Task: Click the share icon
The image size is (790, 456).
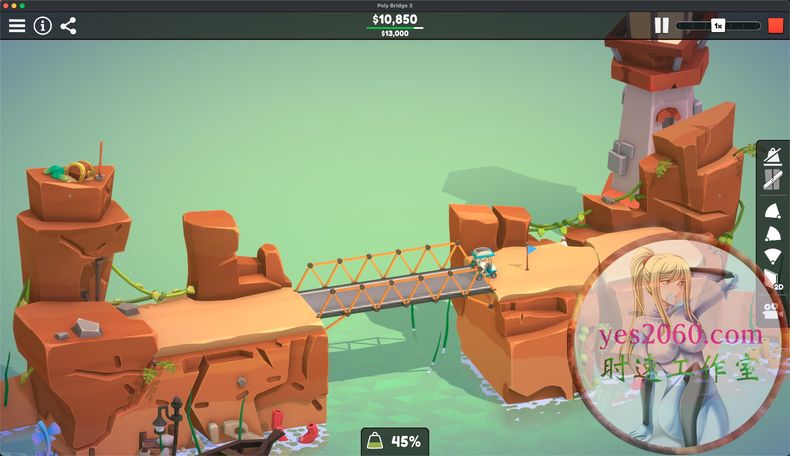Action: coord(68,26)
